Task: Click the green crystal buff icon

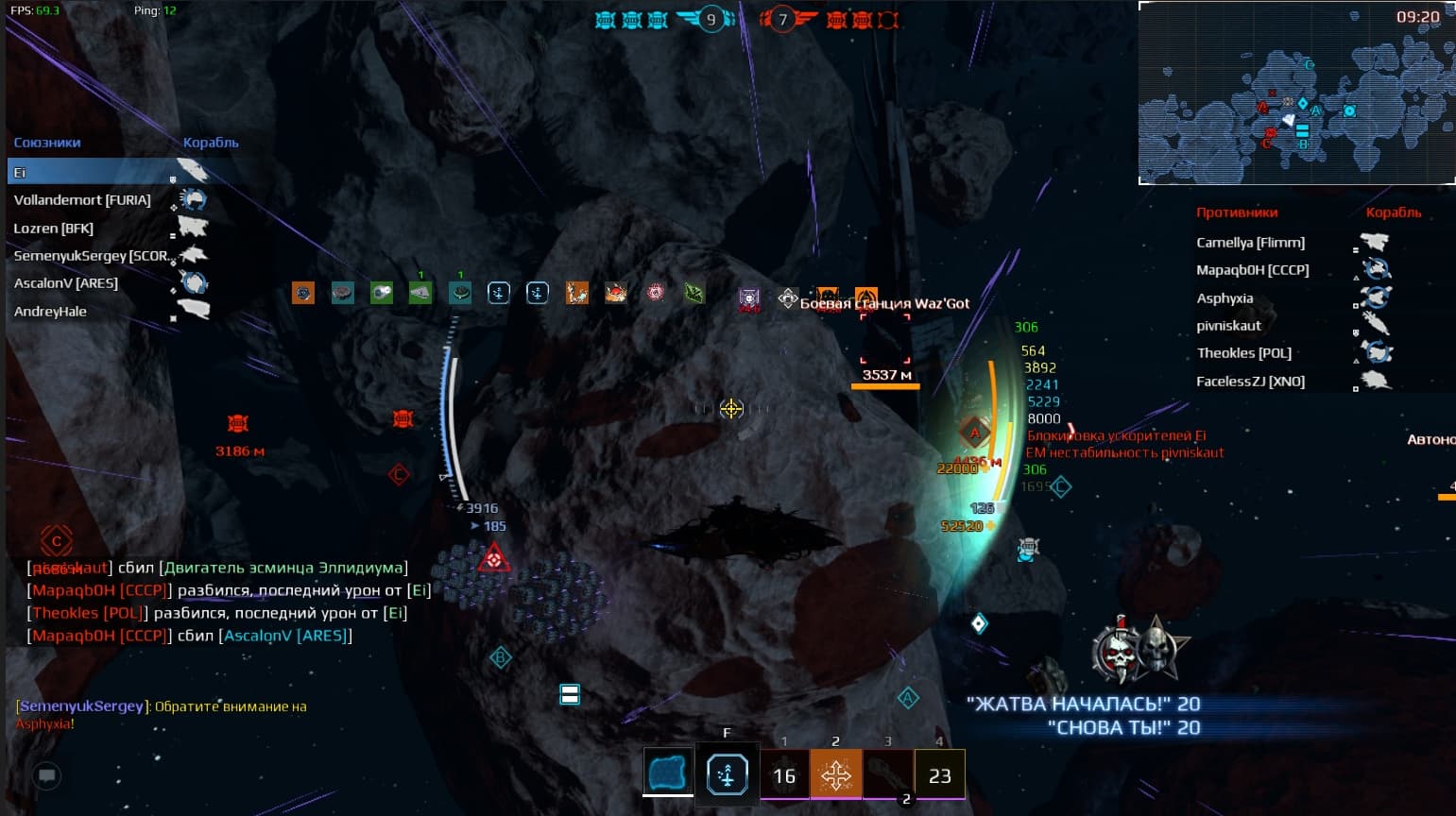Action: click(x=694, y=293)
